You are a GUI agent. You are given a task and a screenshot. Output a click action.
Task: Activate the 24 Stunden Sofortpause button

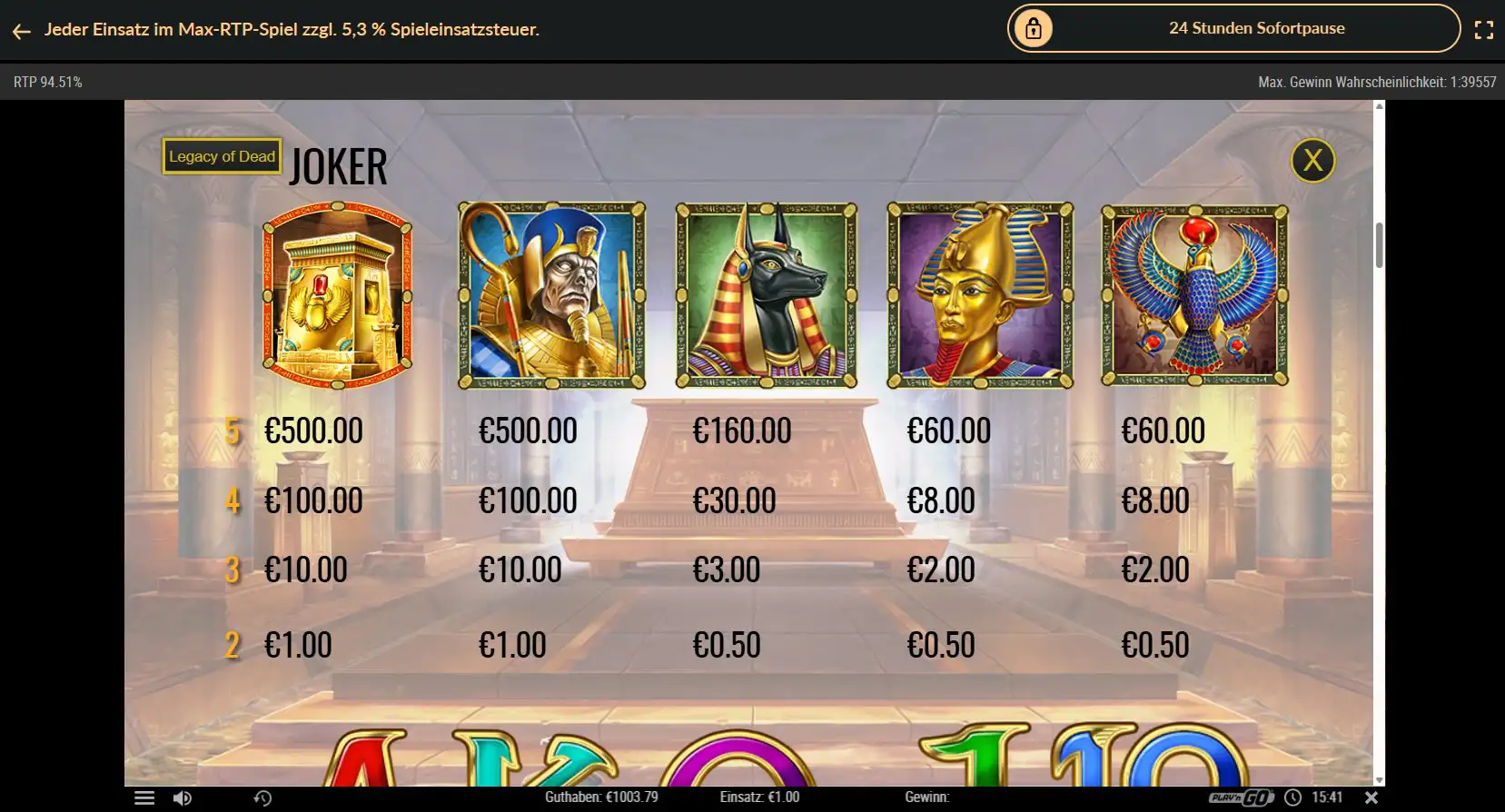pyautogui.click(x=1233, y=28)
